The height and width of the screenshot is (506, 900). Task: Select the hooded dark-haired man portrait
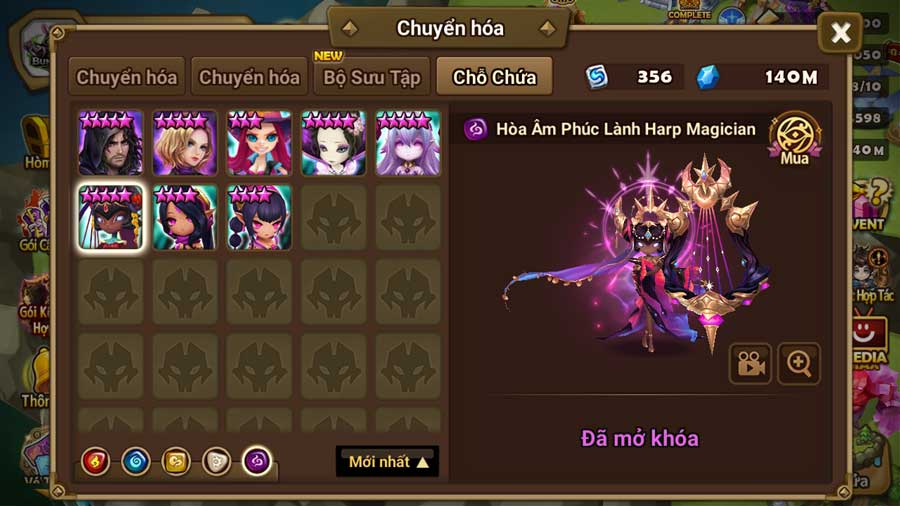coord(111,144)
